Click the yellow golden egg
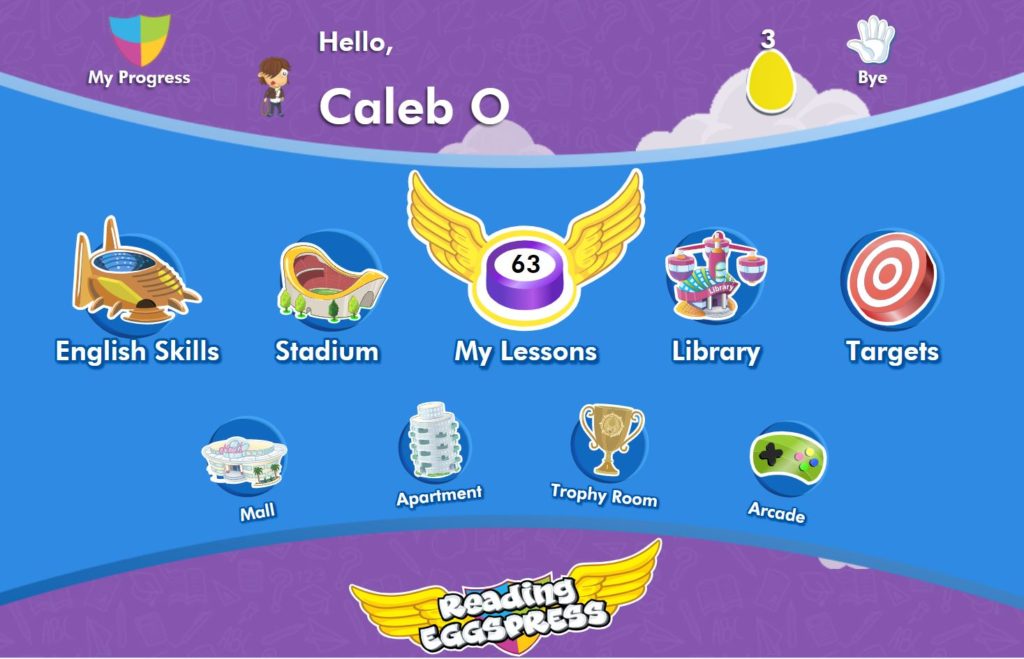Screen dimensions: 1024x659 click(x=768, y=82)
